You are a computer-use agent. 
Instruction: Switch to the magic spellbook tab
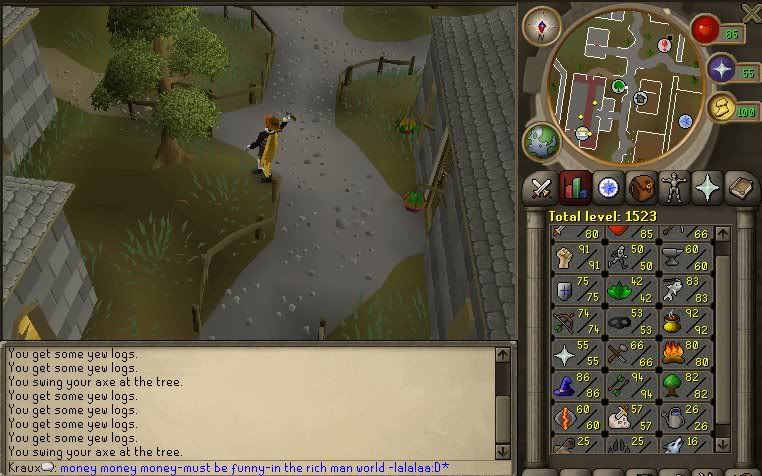coord(741,187)
